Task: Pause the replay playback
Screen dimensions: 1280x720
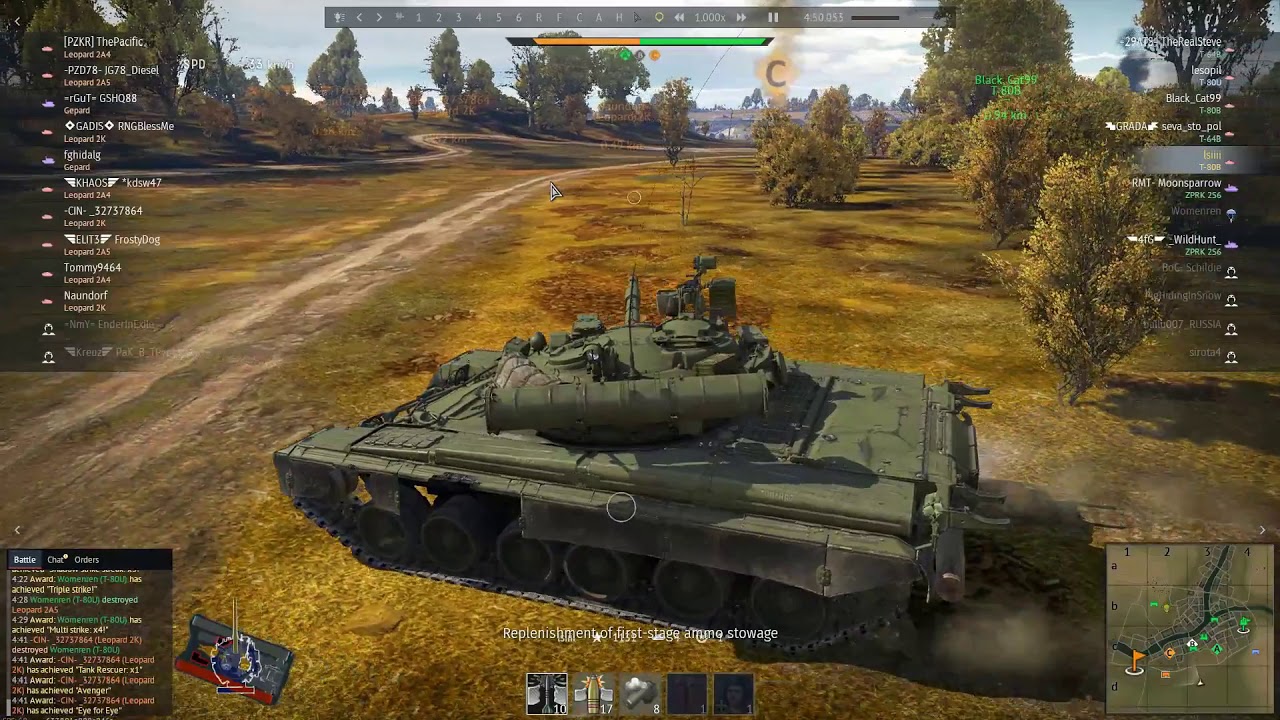Action: 773,17
